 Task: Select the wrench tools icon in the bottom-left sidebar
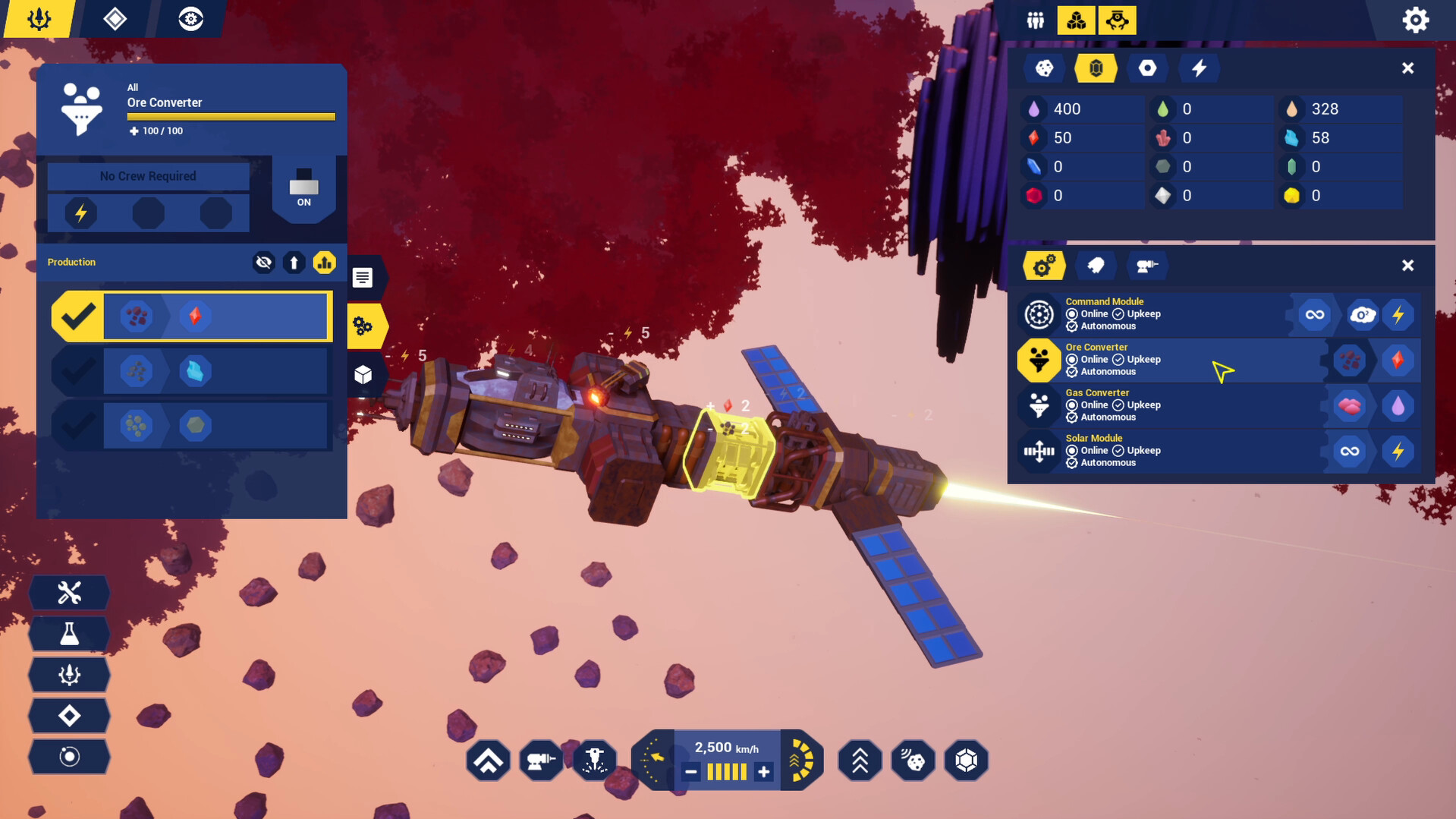point(69,593)
